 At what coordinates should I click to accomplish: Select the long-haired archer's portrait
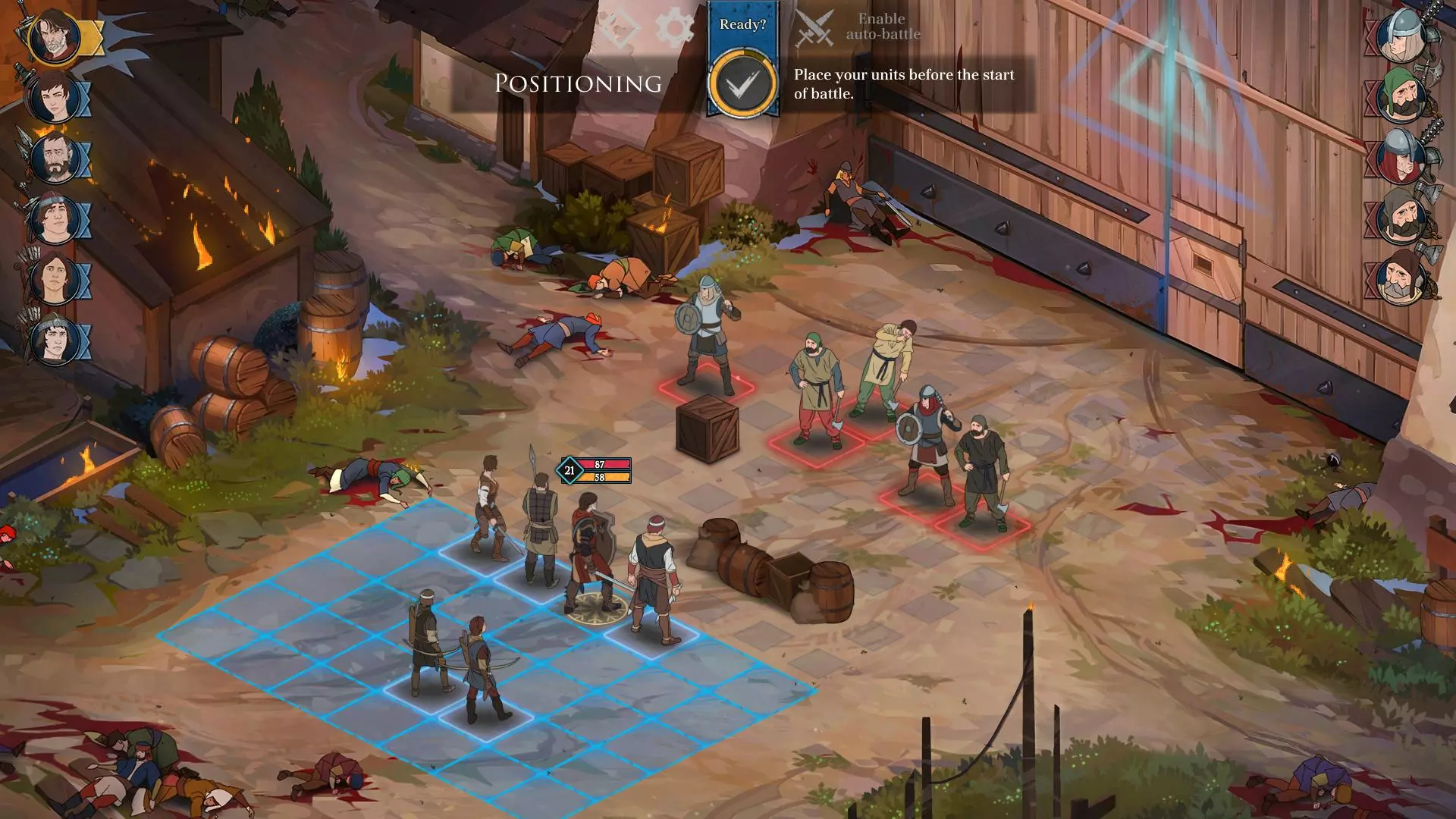(55, 280)
